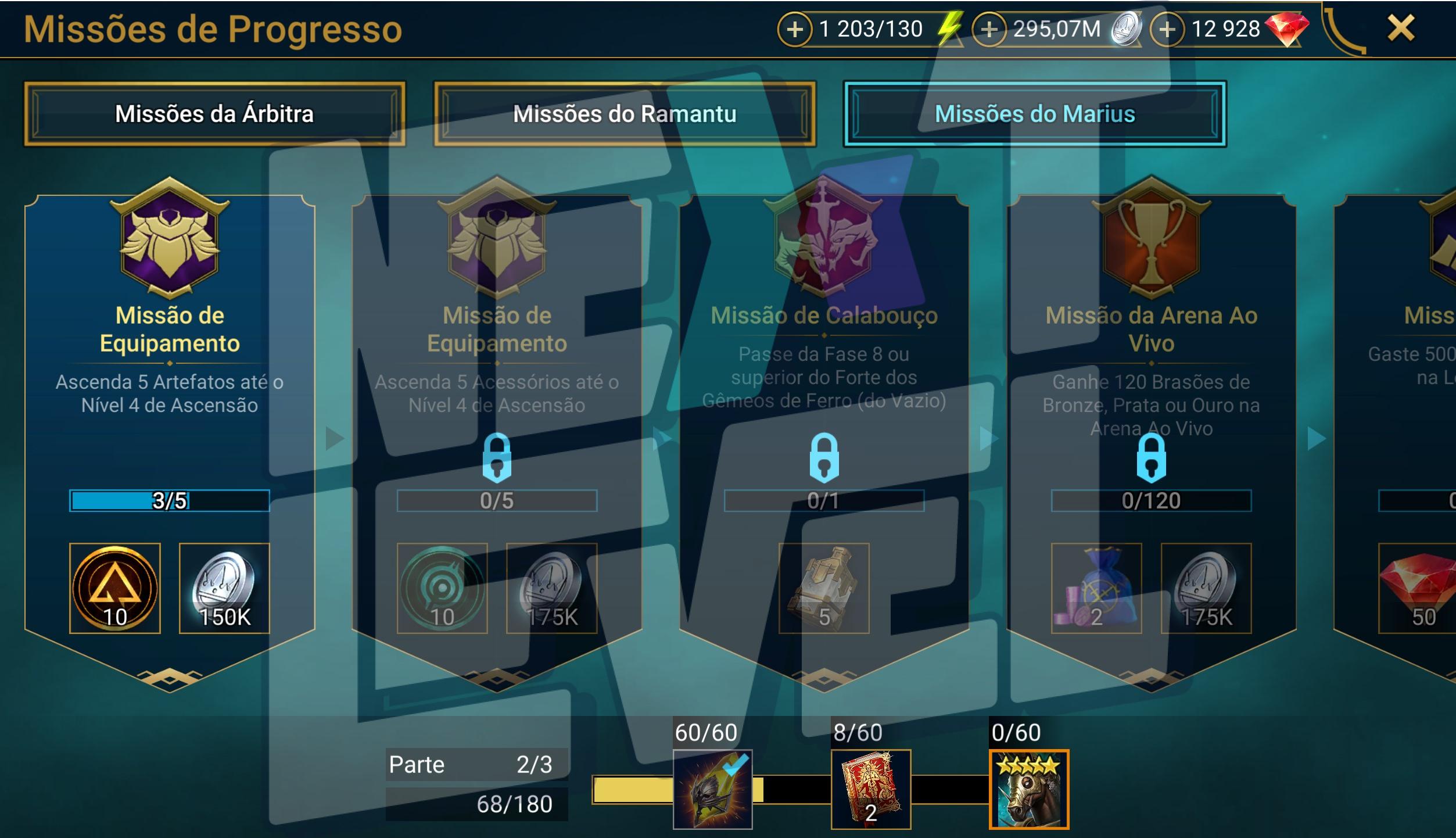Add silver using the plus button
This screenshot has height=838, width=1456.
989,29
